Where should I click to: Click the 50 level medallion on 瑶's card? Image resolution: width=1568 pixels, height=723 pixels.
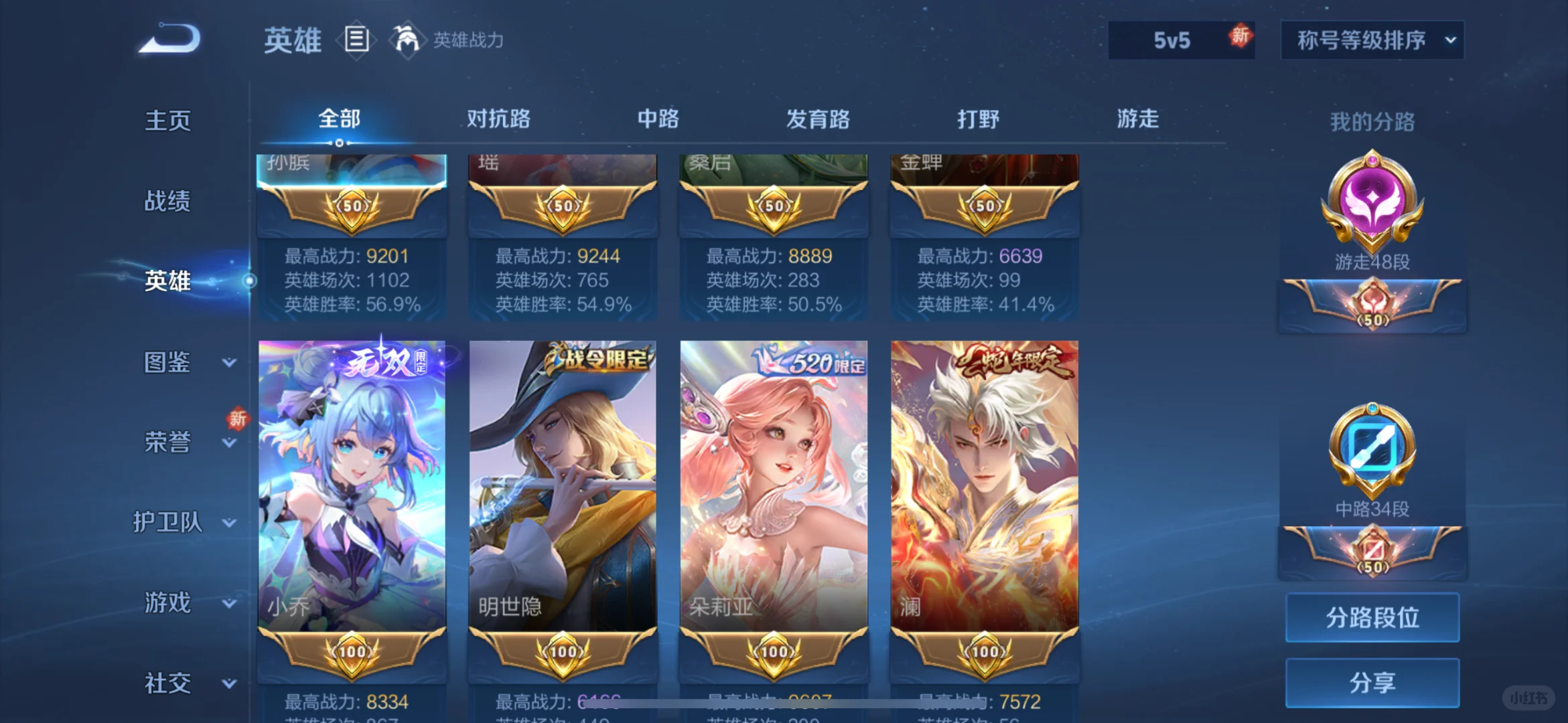pyautogui.click(x=563, y=206)
